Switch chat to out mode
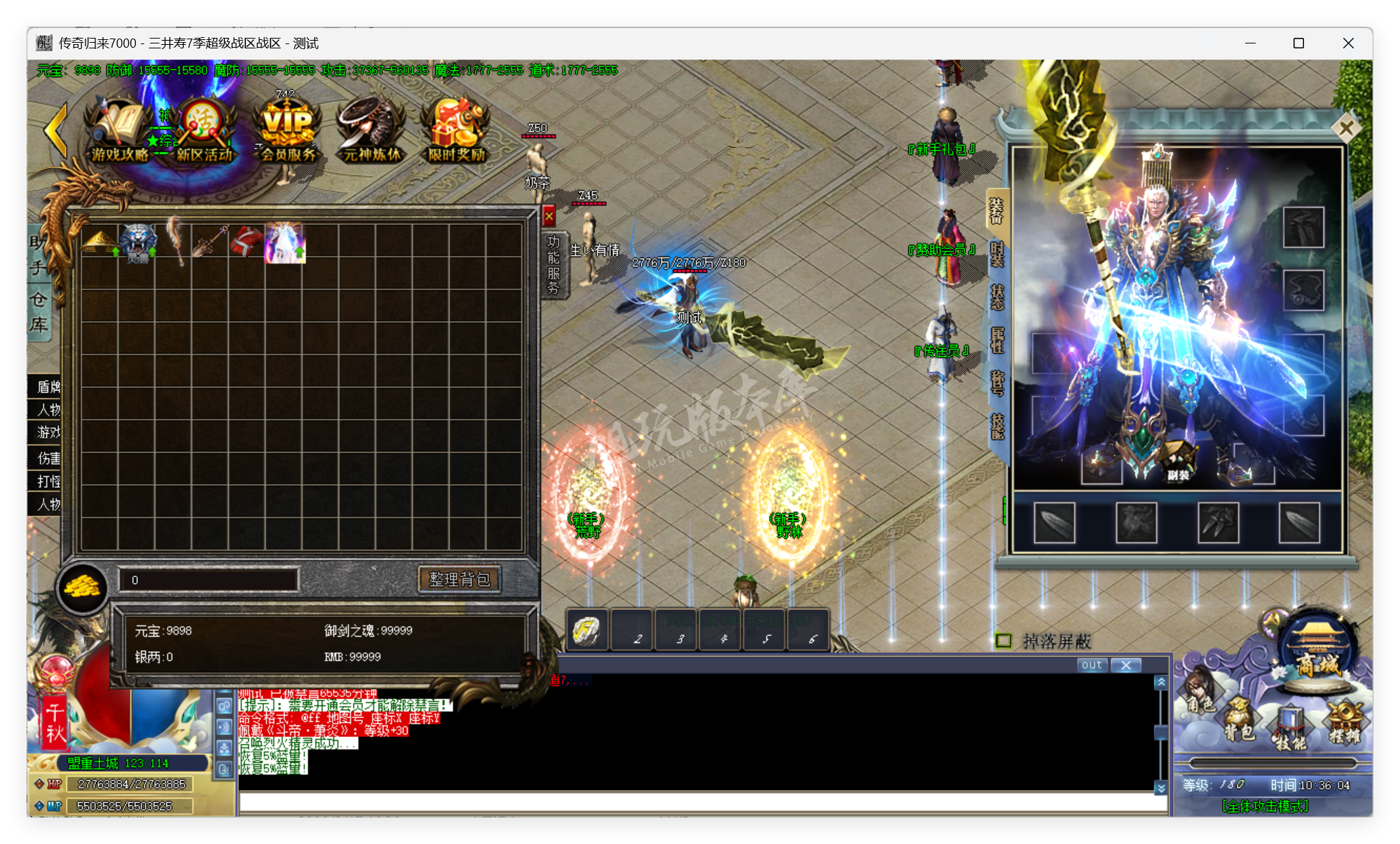This screenshot has height=844, width=1400. (x=1091, y=665)
